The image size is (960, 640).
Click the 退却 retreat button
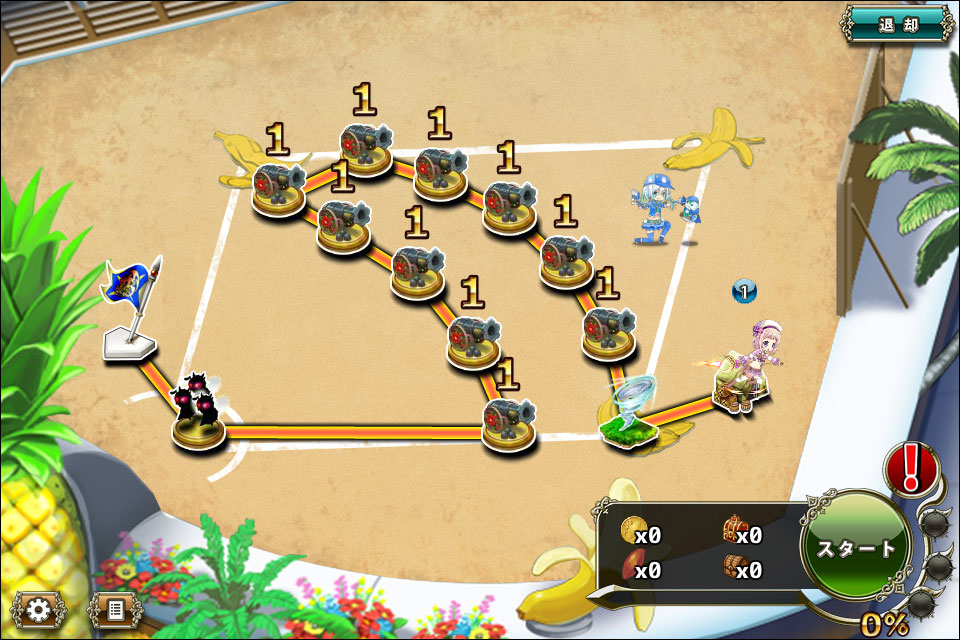[897, 23]
